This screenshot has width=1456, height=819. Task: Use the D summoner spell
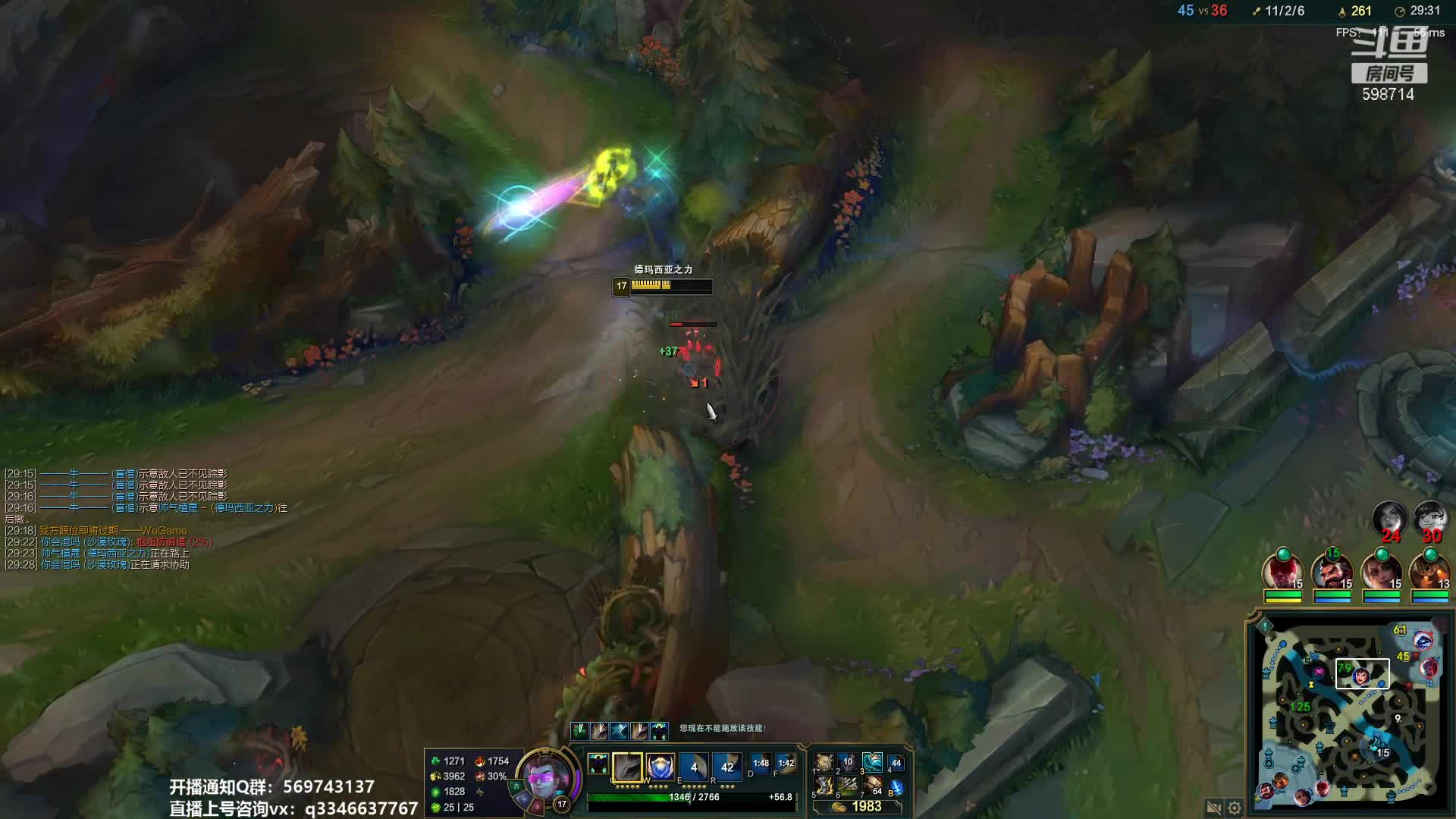point(761,764)
